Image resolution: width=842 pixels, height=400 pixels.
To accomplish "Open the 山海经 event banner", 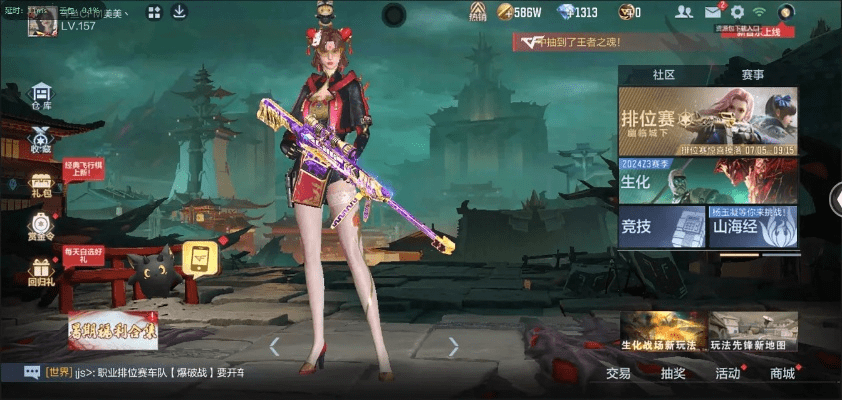I will 753,226.
